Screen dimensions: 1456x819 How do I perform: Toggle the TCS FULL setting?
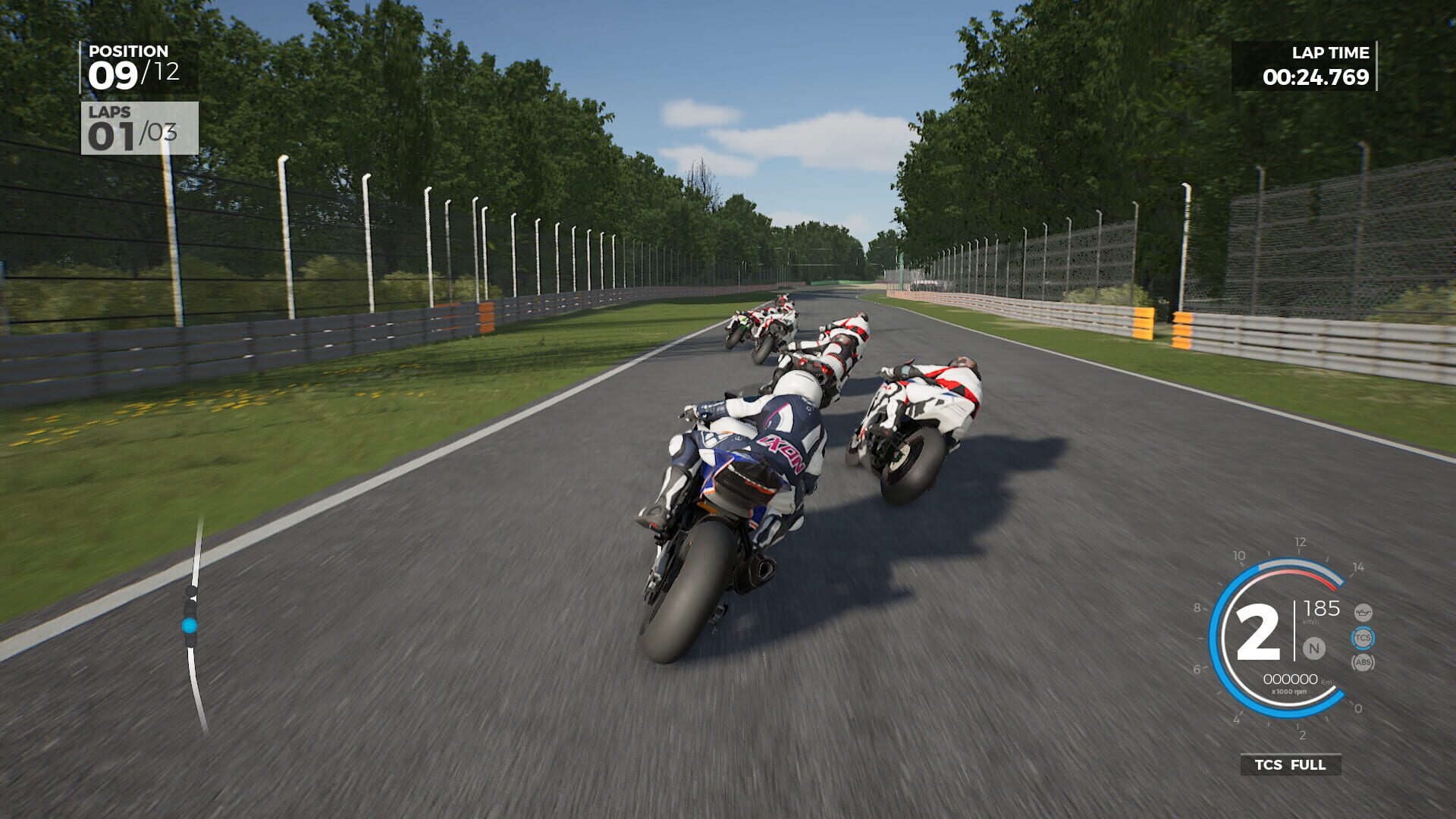[x=1291, y=764]
